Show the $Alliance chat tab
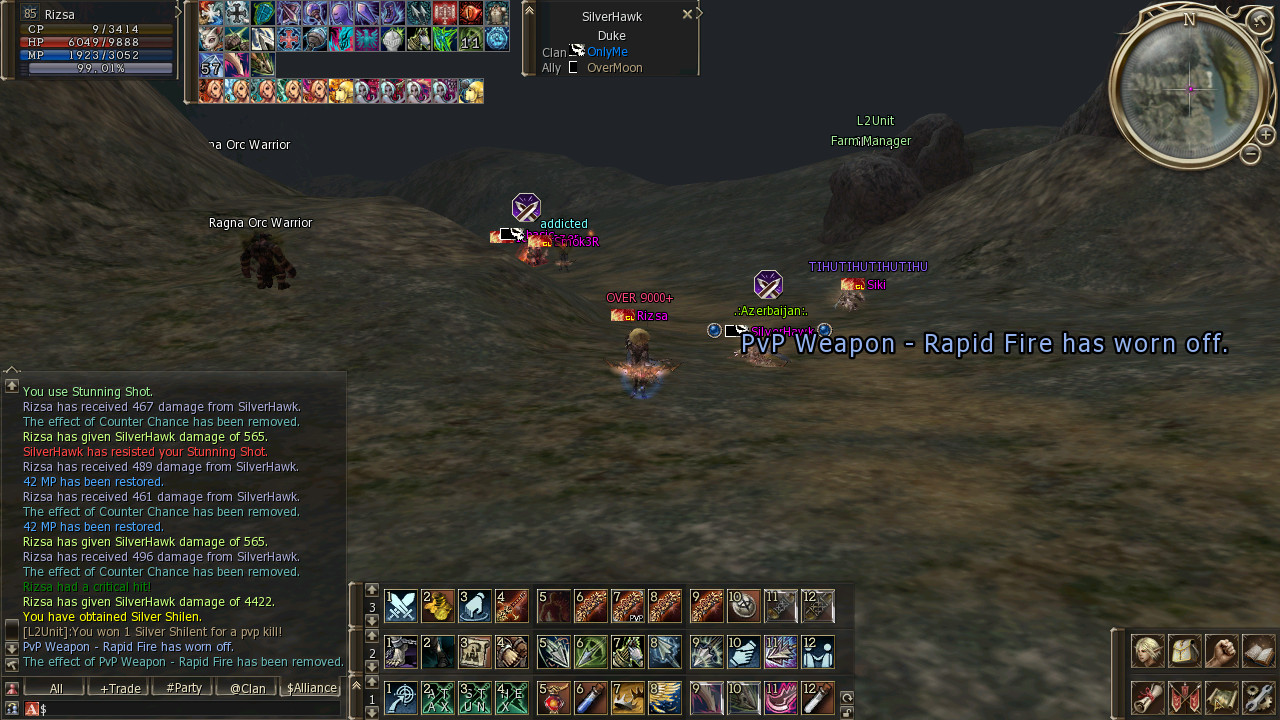This screenshot has width=1280, height=720. [x=310, y=688]
